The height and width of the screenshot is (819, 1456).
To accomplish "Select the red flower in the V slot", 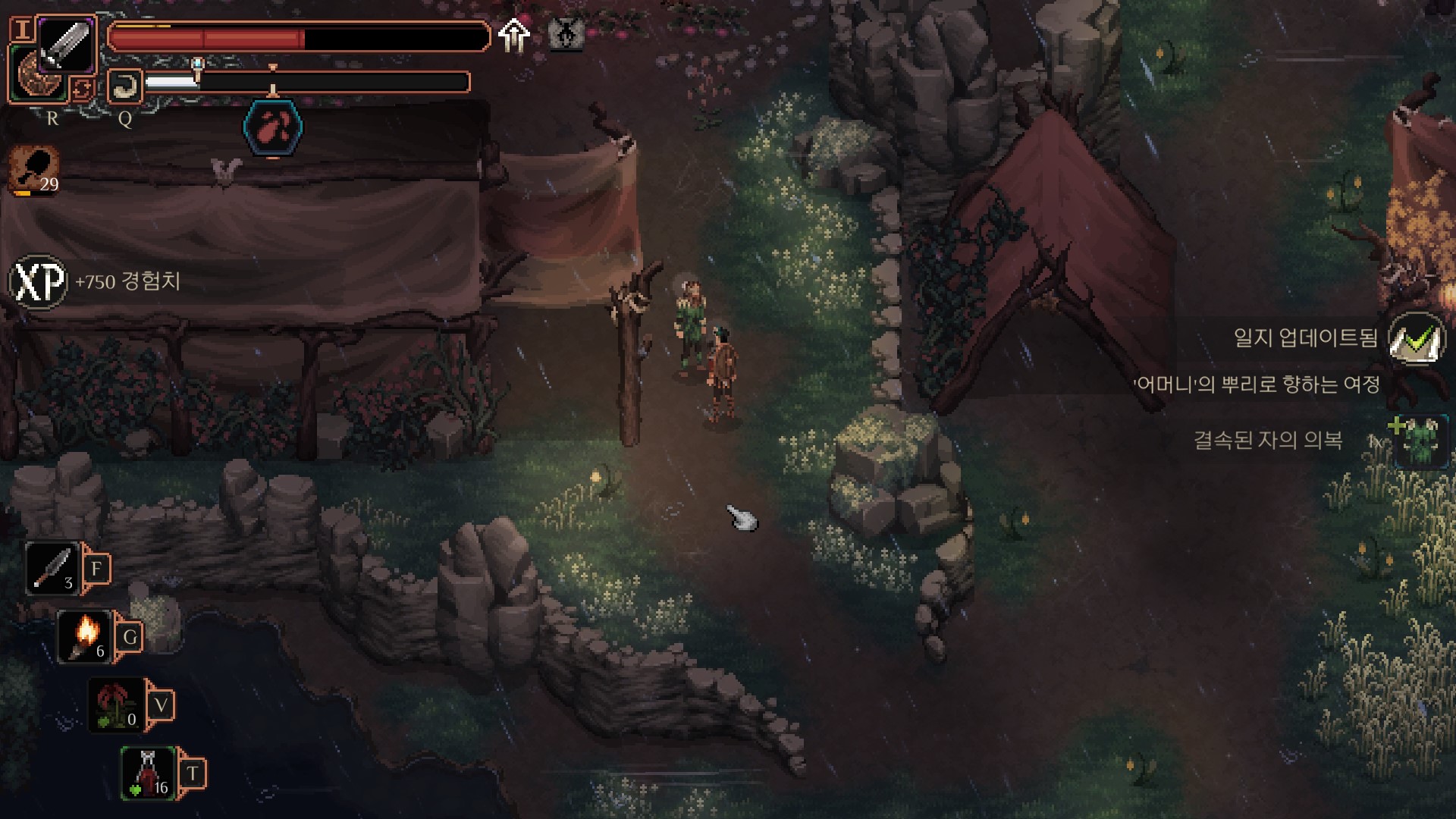I will pos(116,704).
